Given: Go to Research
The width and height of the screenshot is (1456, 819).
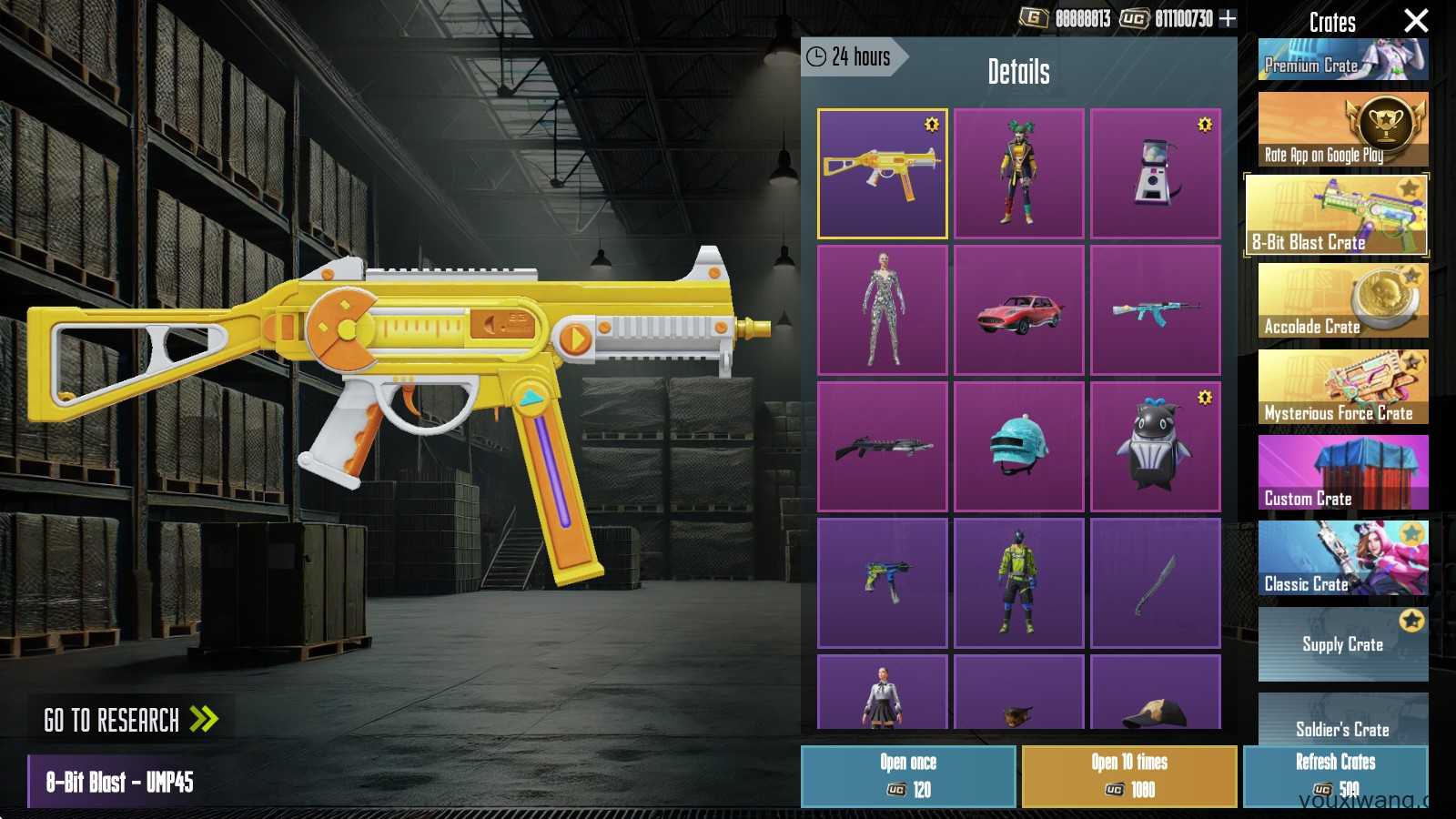Looking at the screenshot, I should [131, 721].
